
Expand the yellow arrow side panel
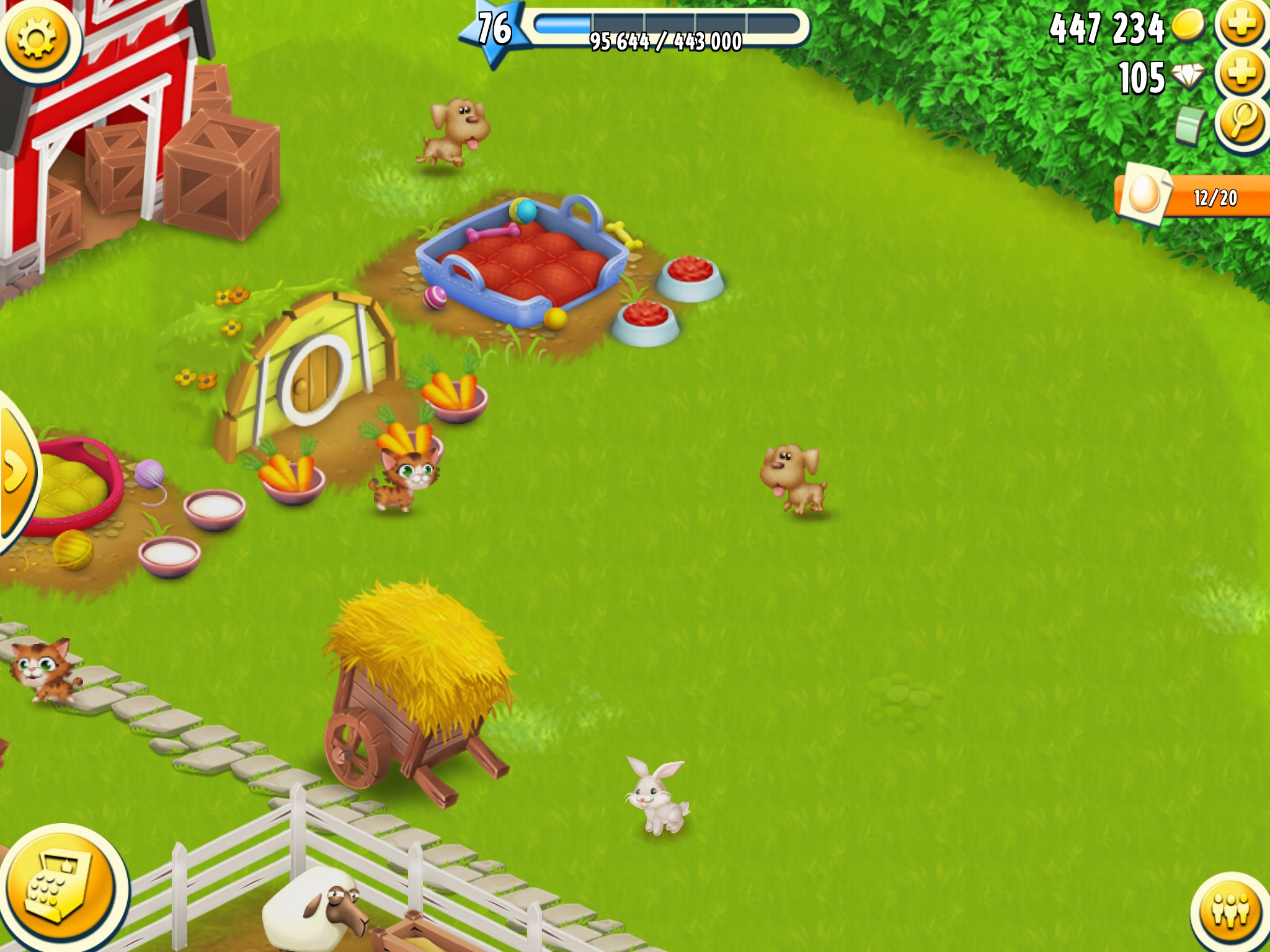point(15,472)
